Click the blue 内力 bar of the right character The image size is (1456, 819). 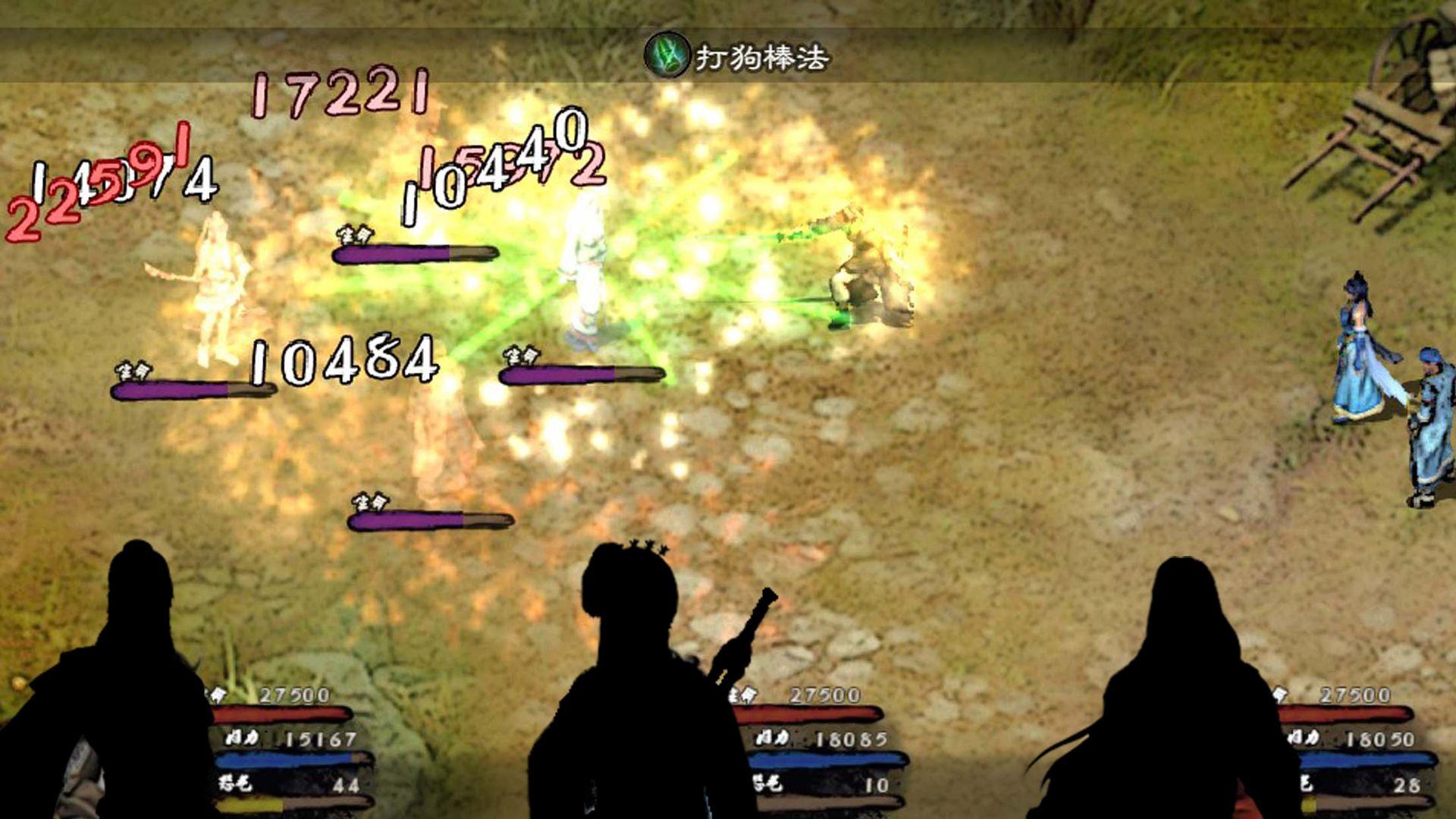click(1365, 759)
